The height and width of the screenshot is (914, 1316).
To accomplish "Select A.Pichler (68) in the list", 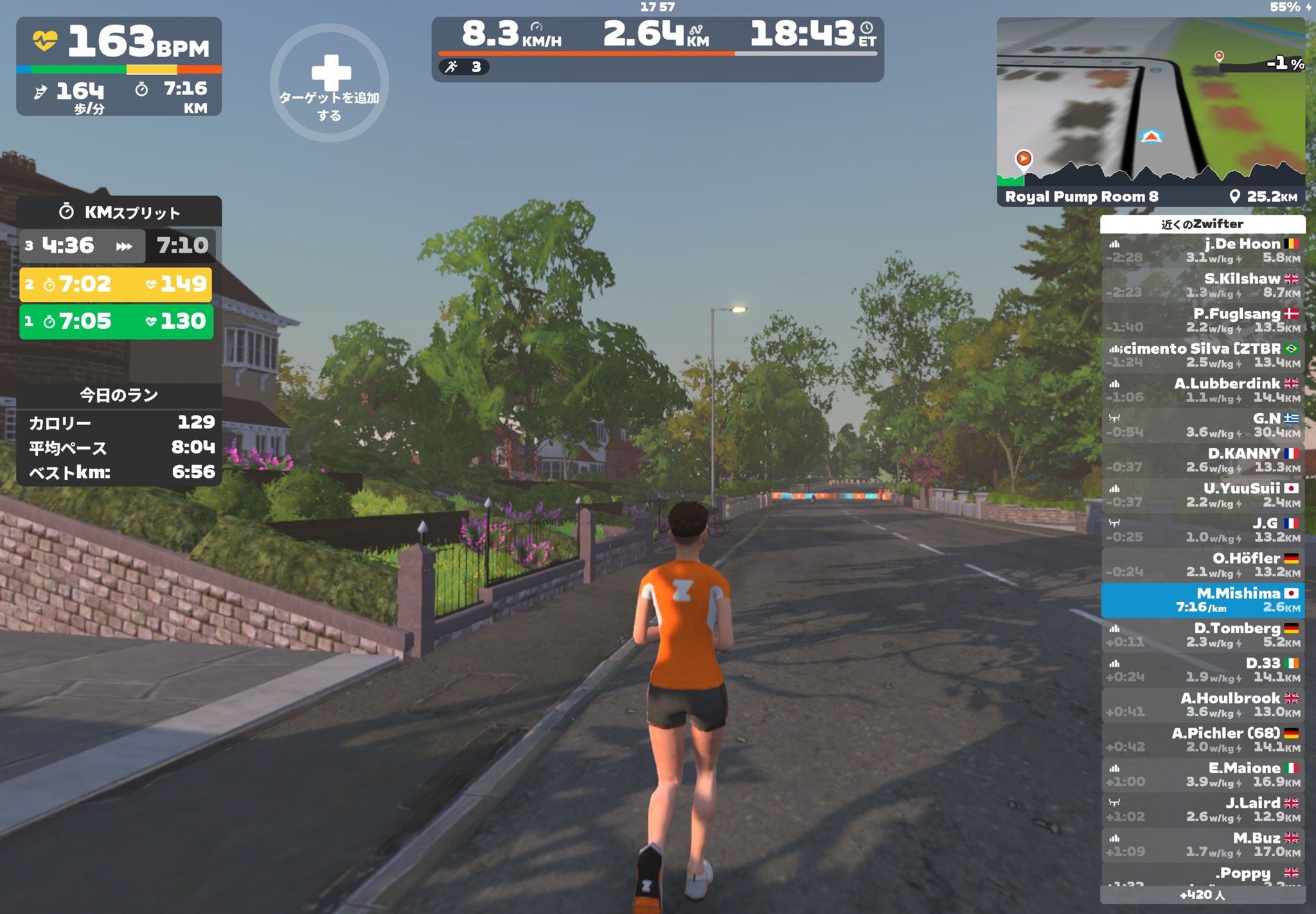I will [x=1202, y=739].
